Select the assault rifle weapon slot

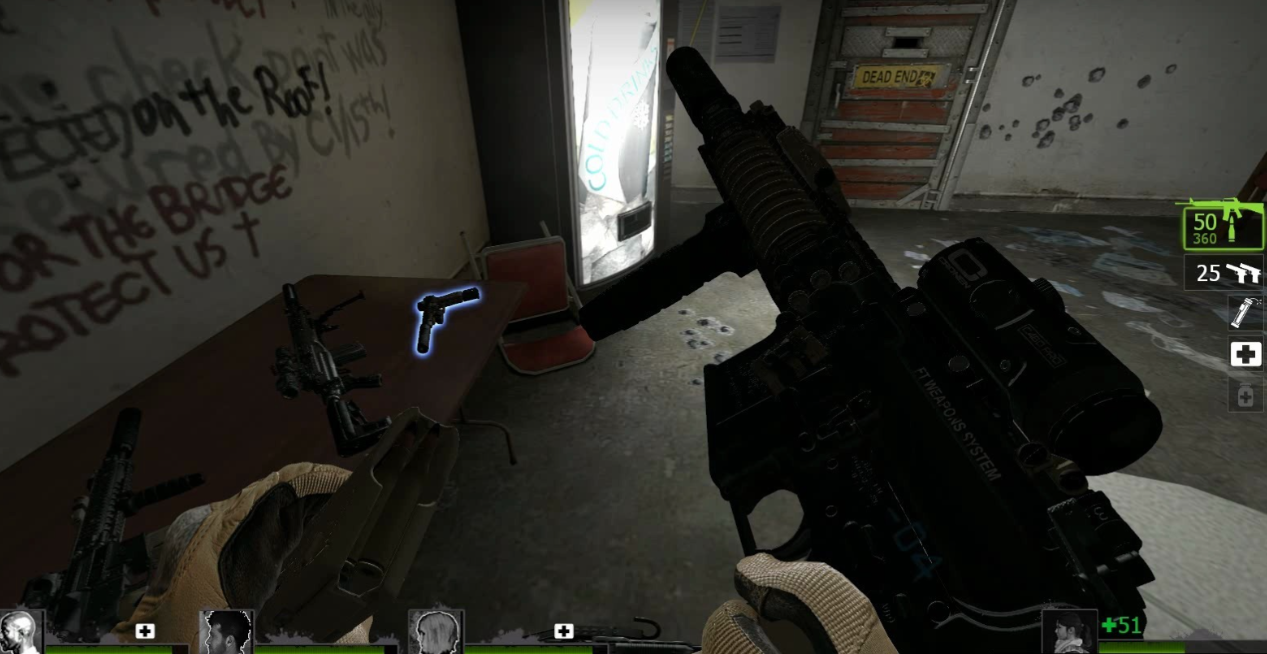tap(1222, 225)
